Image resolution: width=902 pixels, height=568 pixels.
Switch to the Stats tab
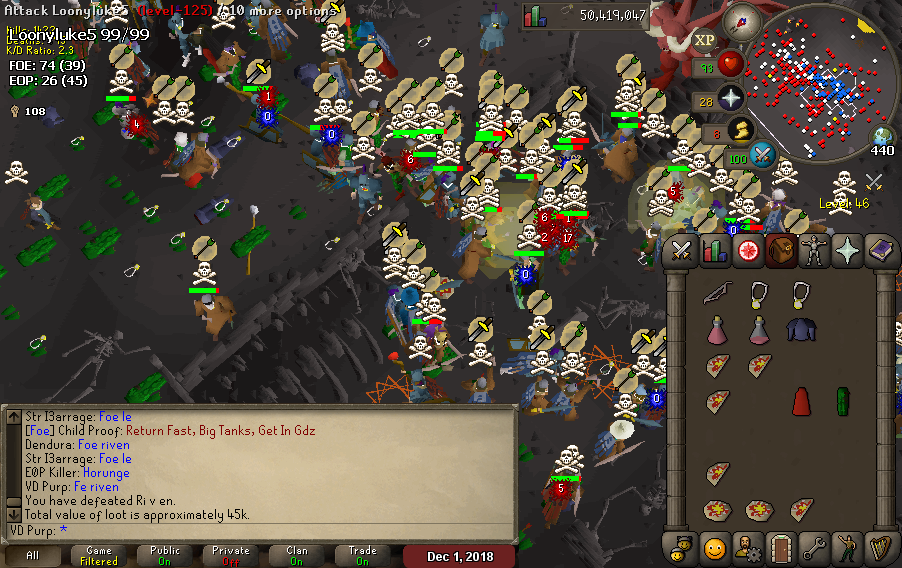click(x=714, y=251)
